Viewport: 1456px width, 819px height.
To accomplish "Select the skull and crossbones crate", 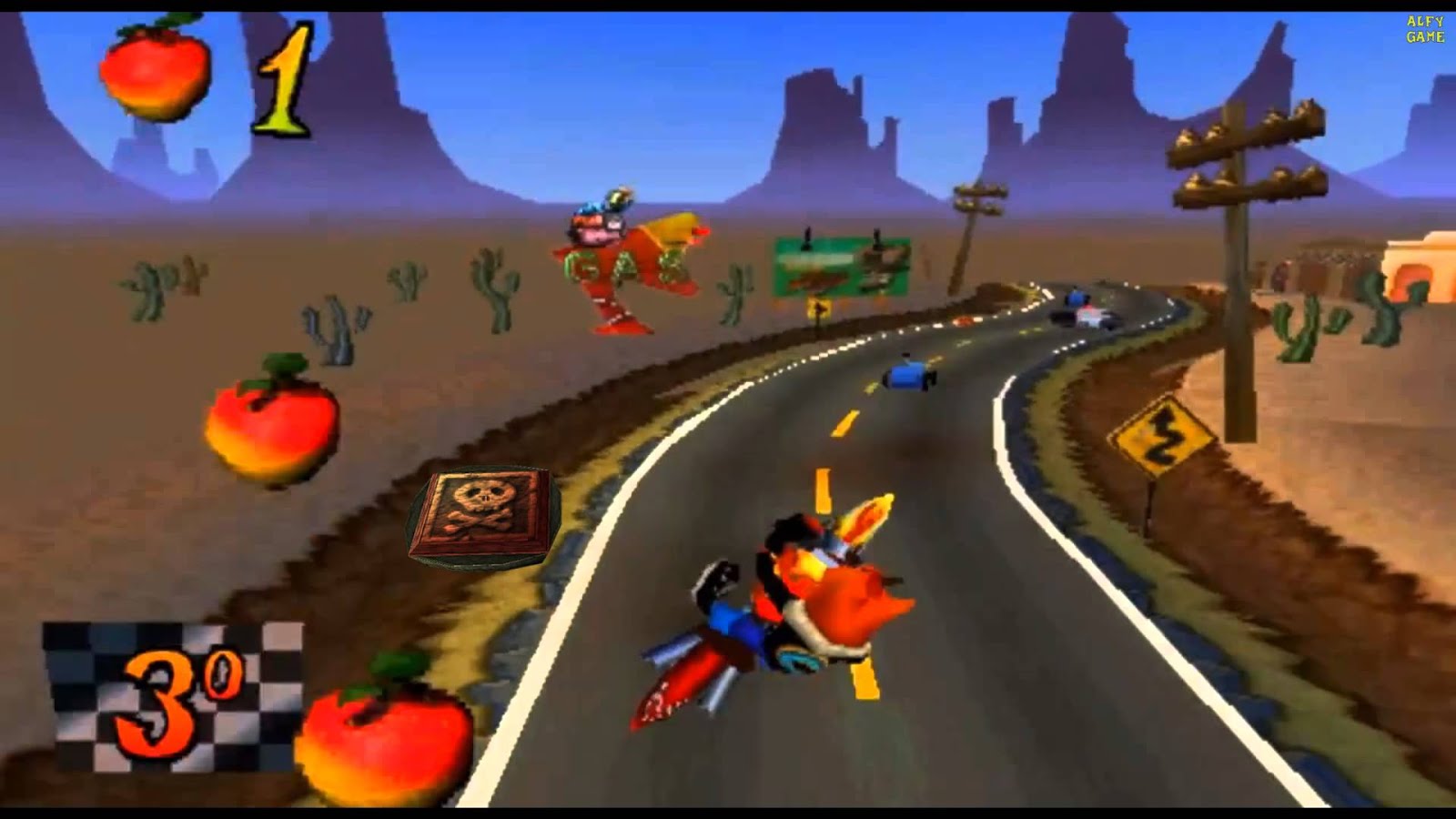I will click(482, 519).
